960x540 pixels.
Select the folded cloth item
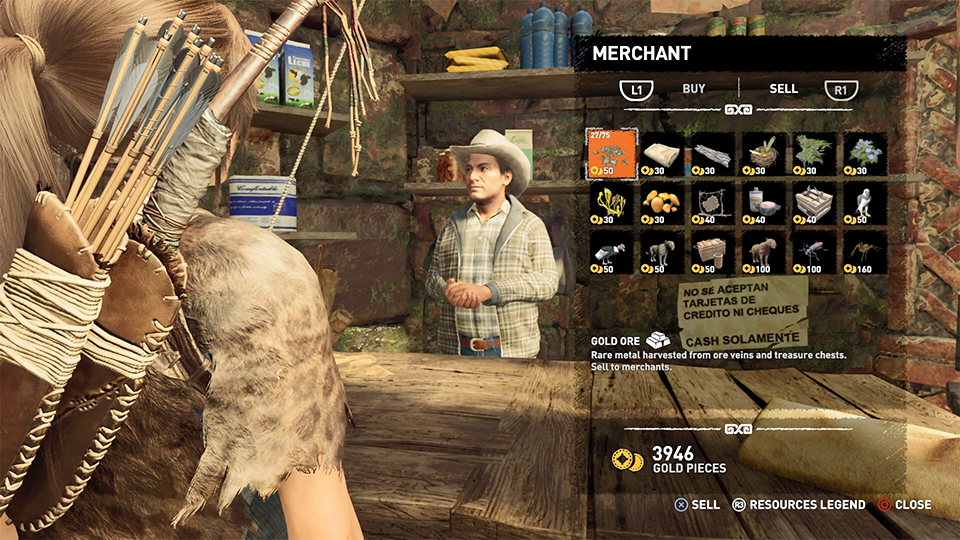click(x=662, y=154)
